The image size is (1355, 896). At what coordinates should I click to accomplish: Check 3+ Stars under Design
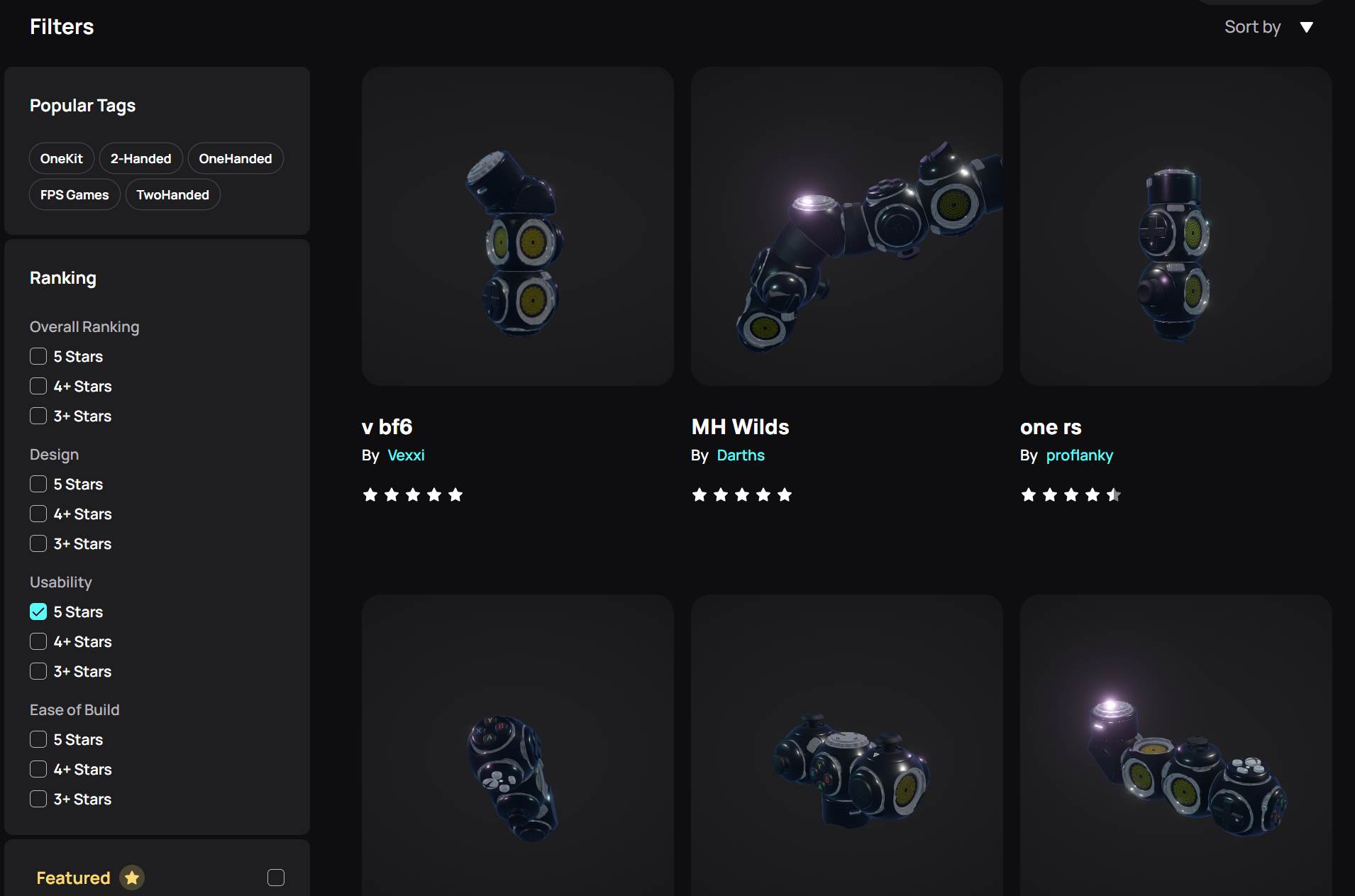[38, 543]
